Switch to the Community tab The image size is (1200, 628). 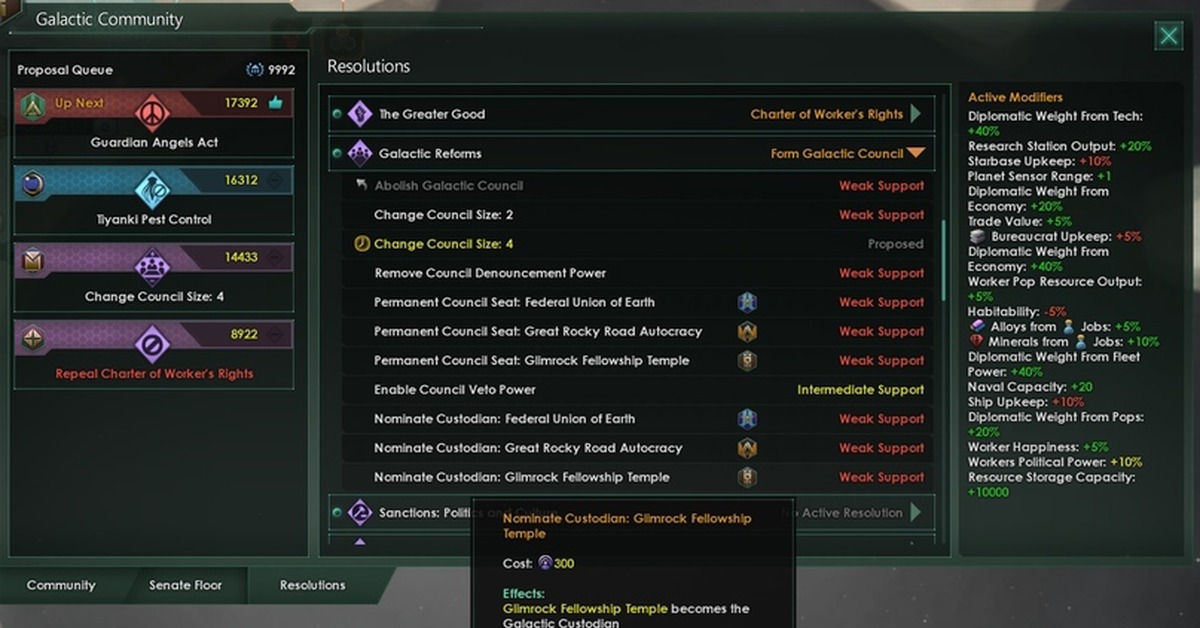(x=61, y=585)
